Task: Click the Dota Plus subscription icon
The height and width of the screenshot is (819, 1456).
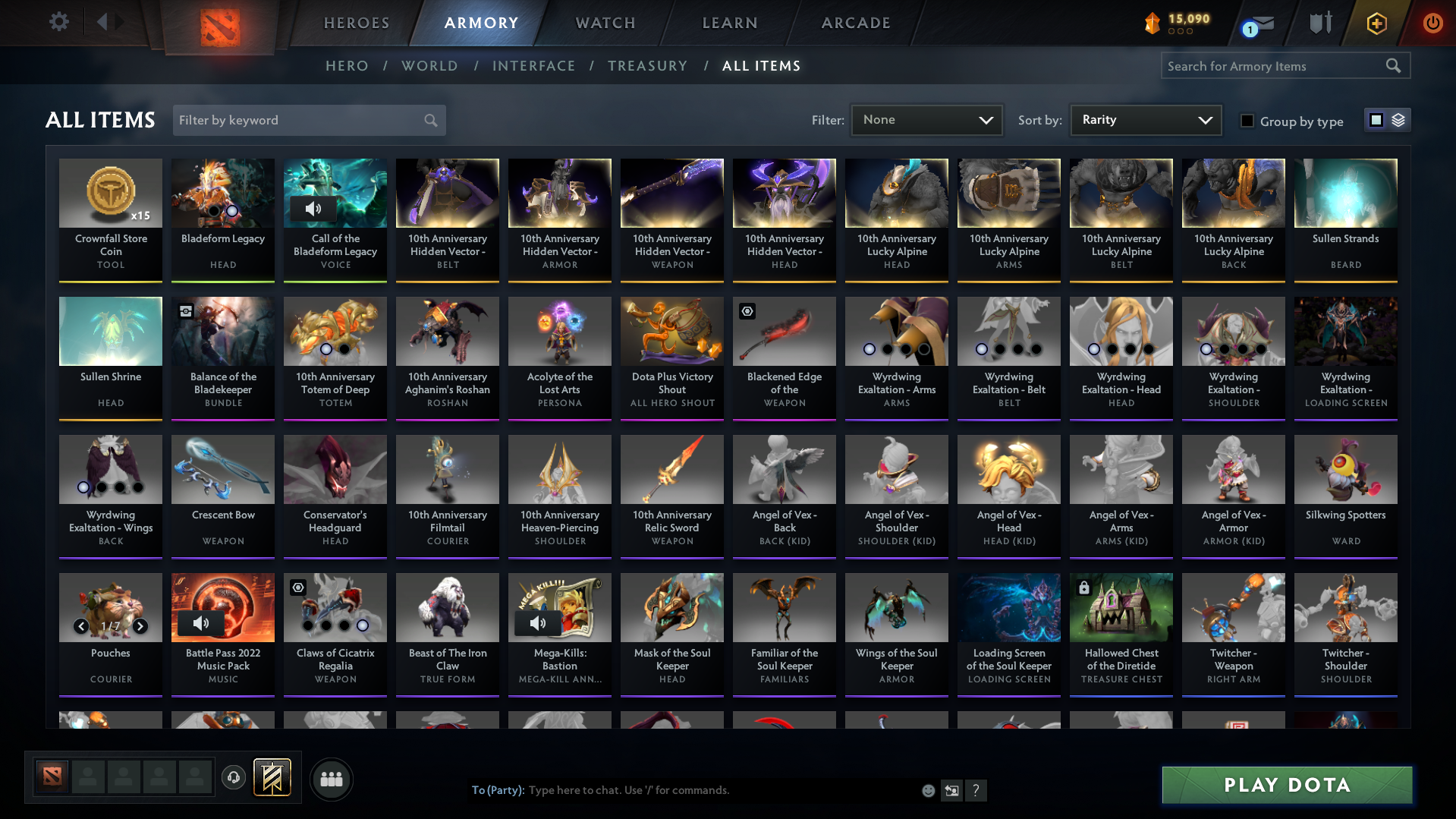Action: (x=1376, y=24)
